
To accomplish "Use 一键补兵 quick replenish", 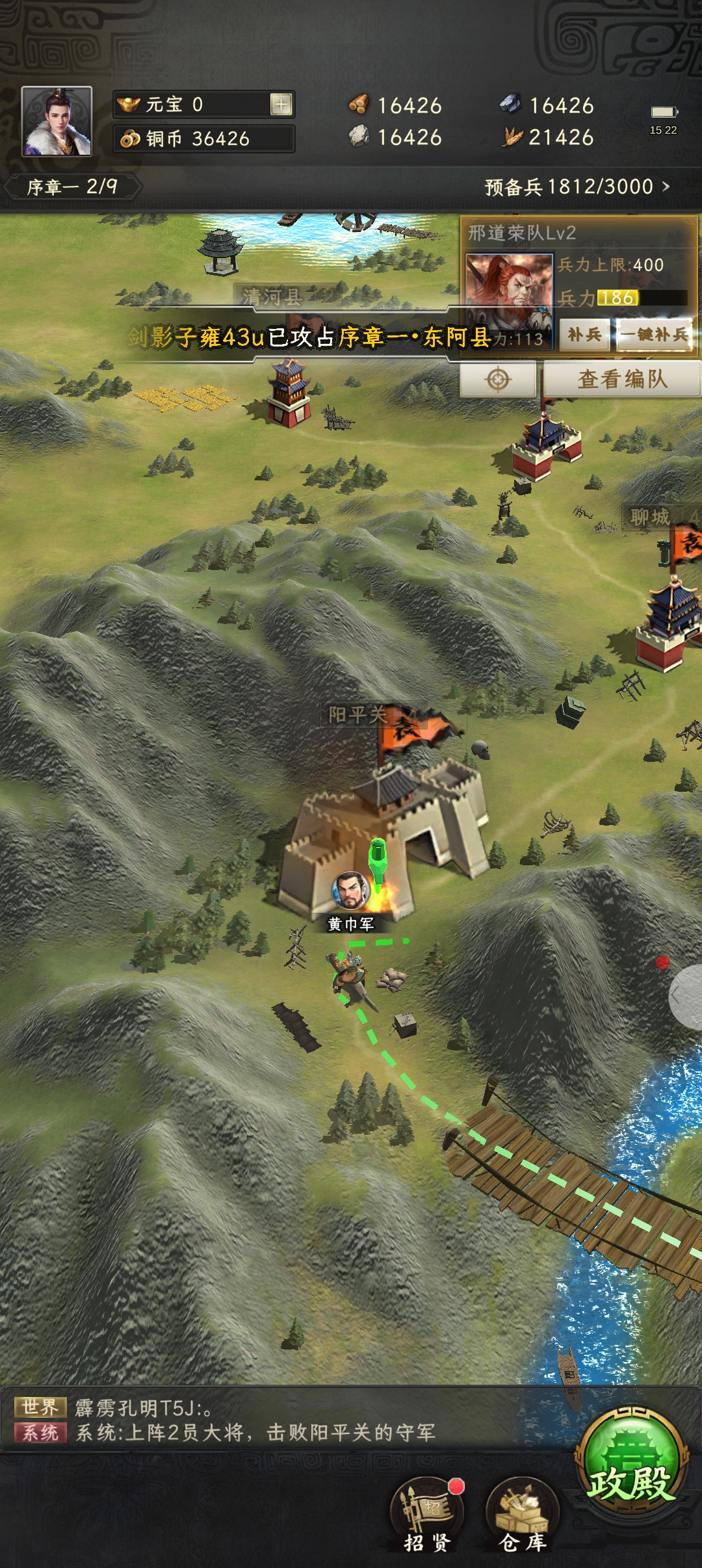I will pos(654,335).
